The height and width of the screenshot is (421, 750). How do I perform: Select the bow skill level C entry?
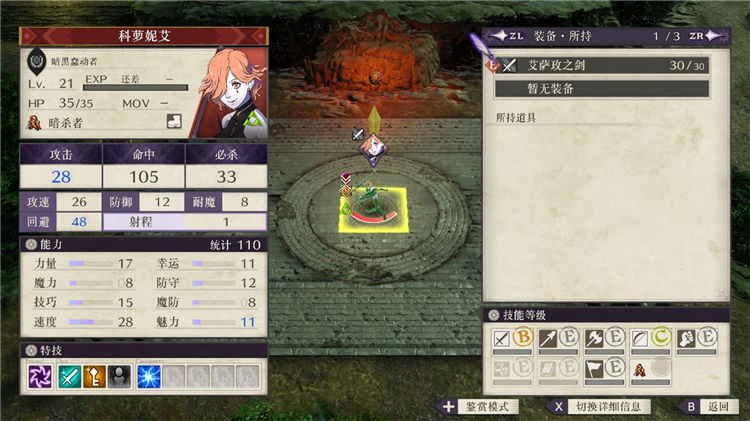(650, 340)
